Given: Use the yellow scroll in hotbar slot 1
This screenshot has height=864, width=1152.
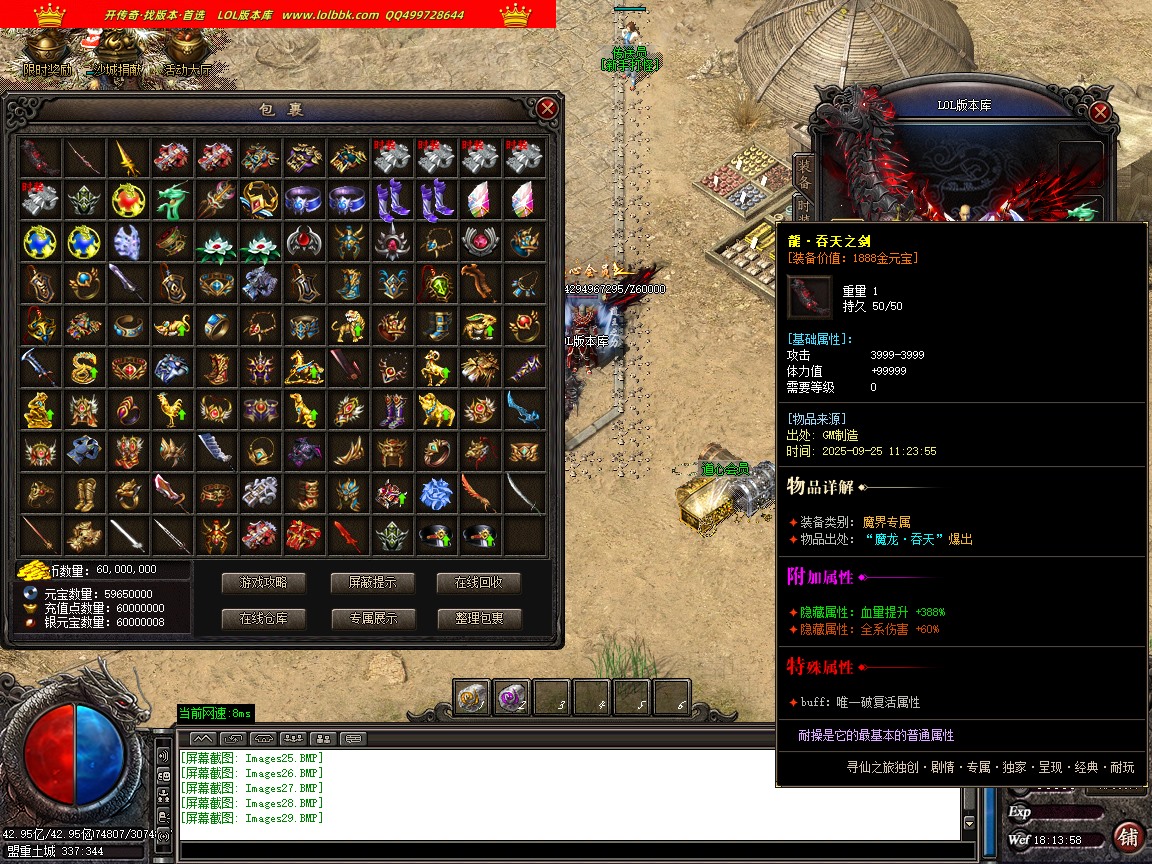Looking at the screenshot, I should point(472,697).
